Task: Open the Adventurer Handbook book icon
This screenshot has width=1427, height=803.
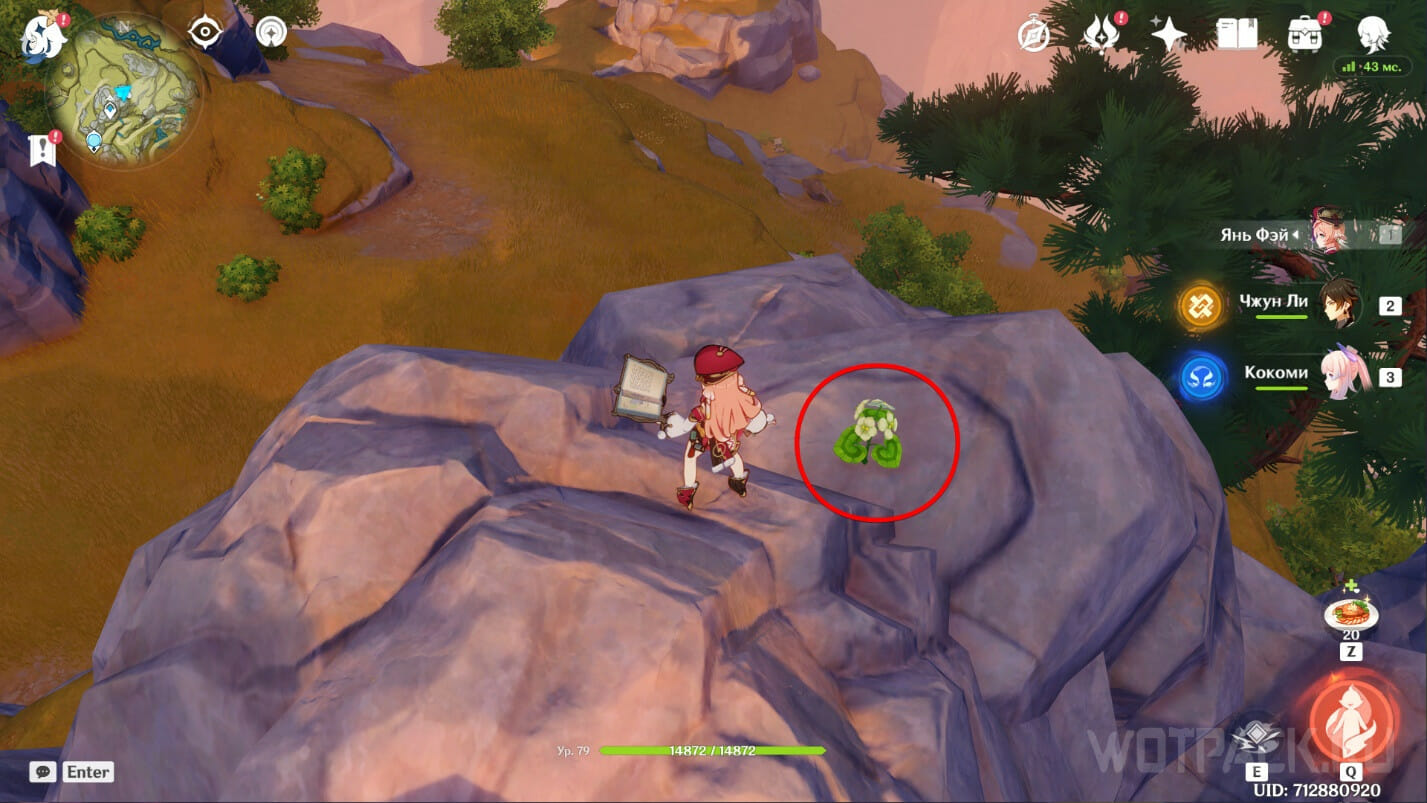Action: 1237,35
